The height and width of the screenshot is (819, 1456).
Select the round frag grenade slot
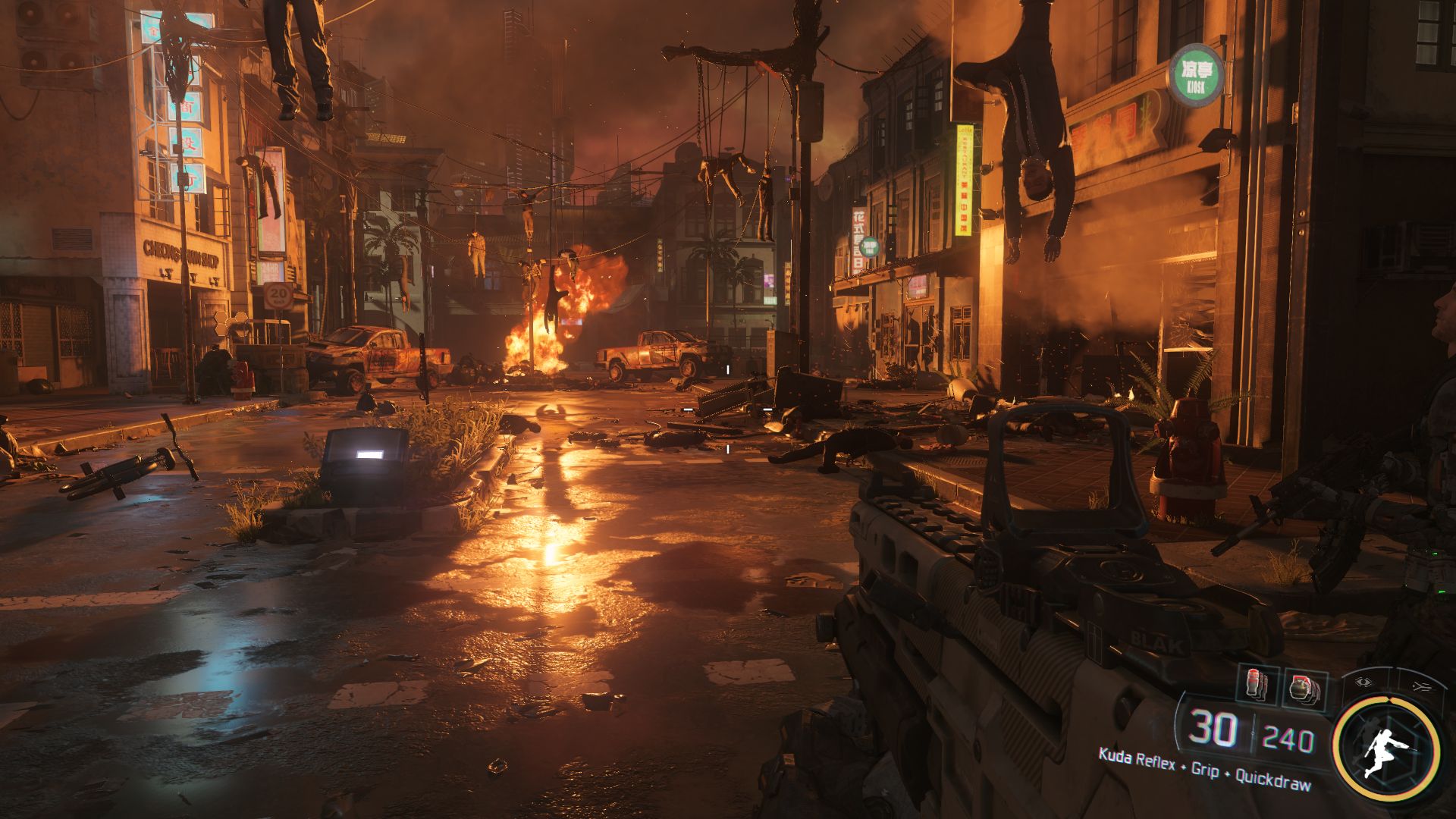tap(1303, 687)
